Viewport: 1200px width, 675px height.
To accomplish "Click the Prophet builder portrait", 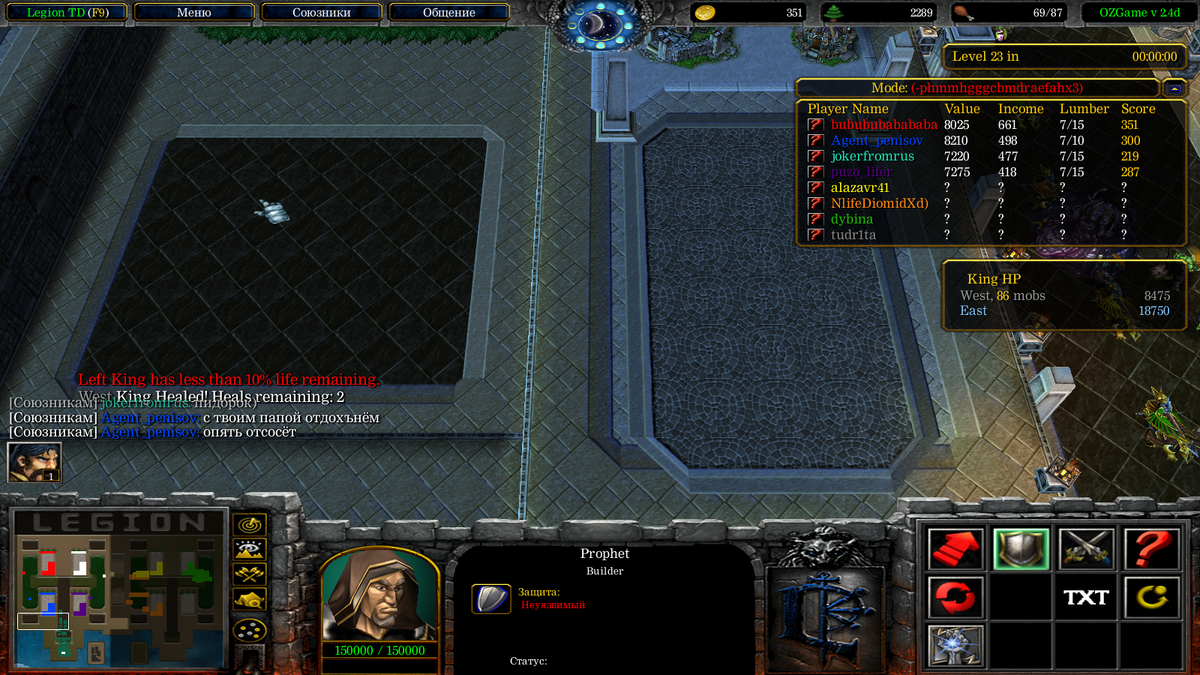I will tap(379, 595).
